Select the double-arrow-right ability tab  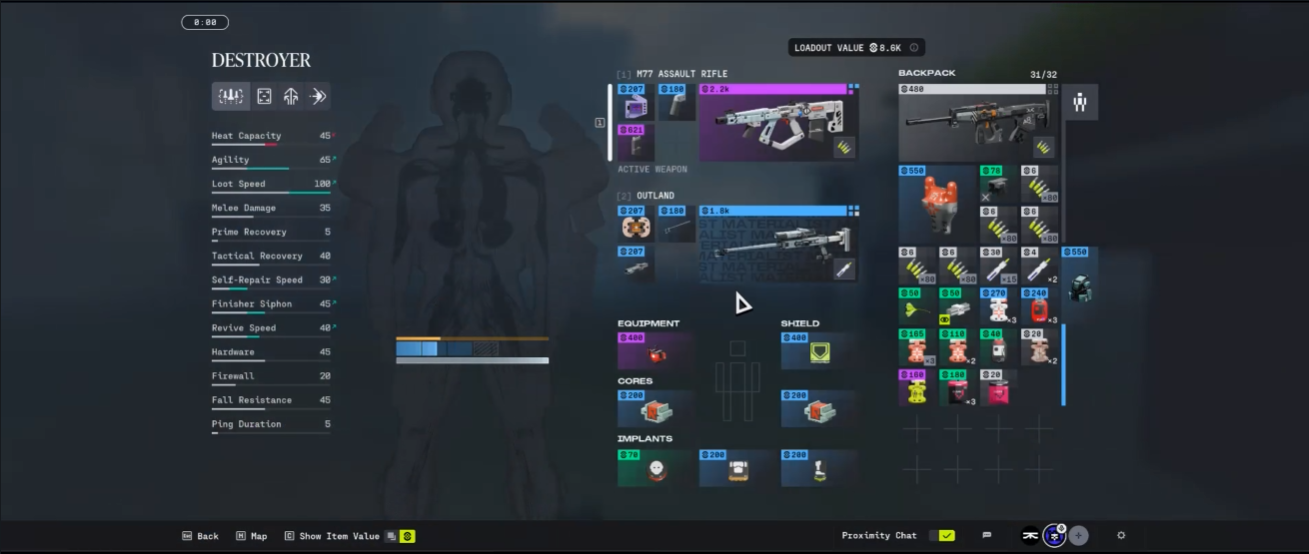coord(318,96)
